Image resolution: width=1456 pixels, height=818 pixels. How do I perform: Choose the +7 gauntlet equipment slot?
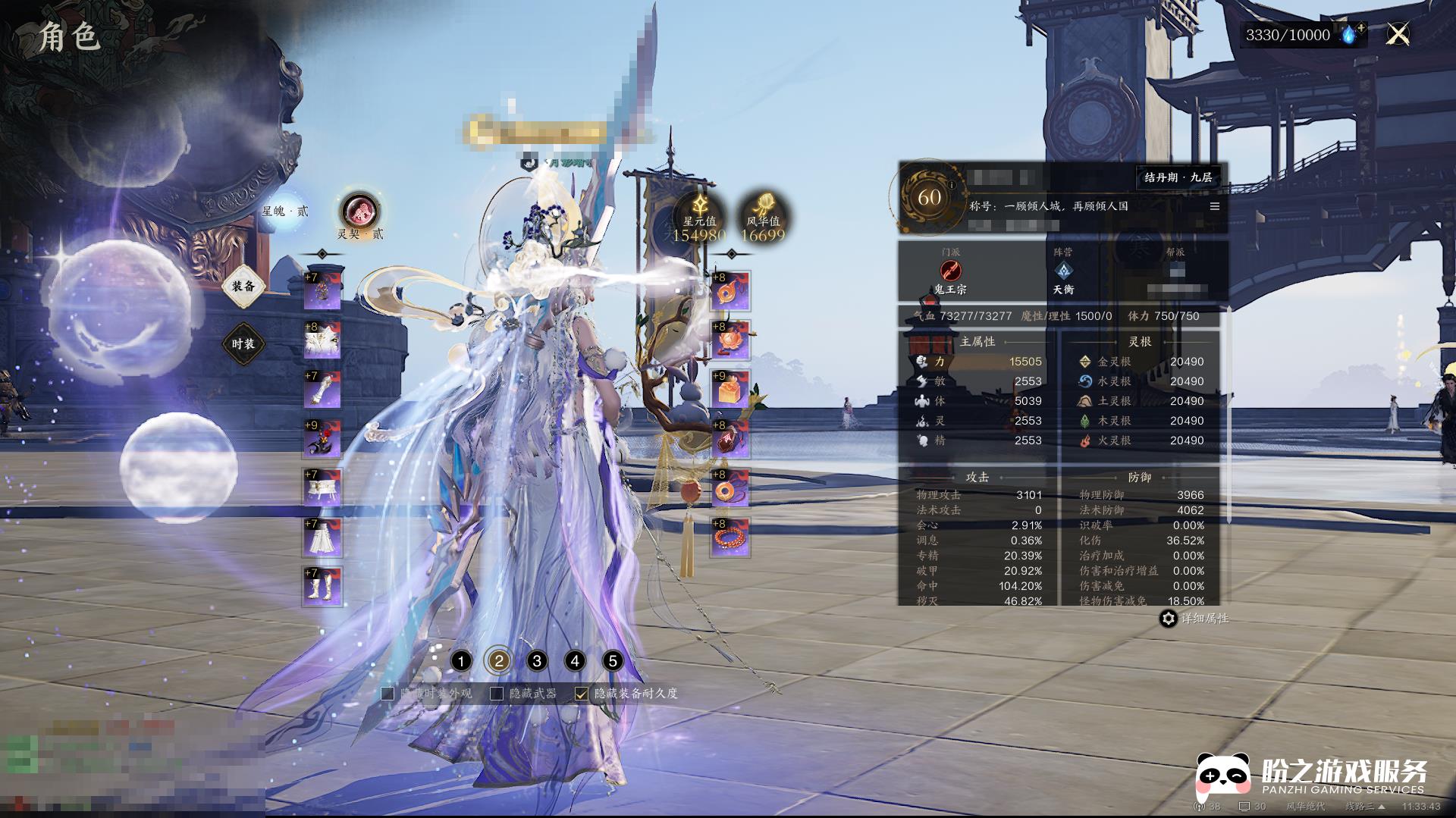pos(322,390)
